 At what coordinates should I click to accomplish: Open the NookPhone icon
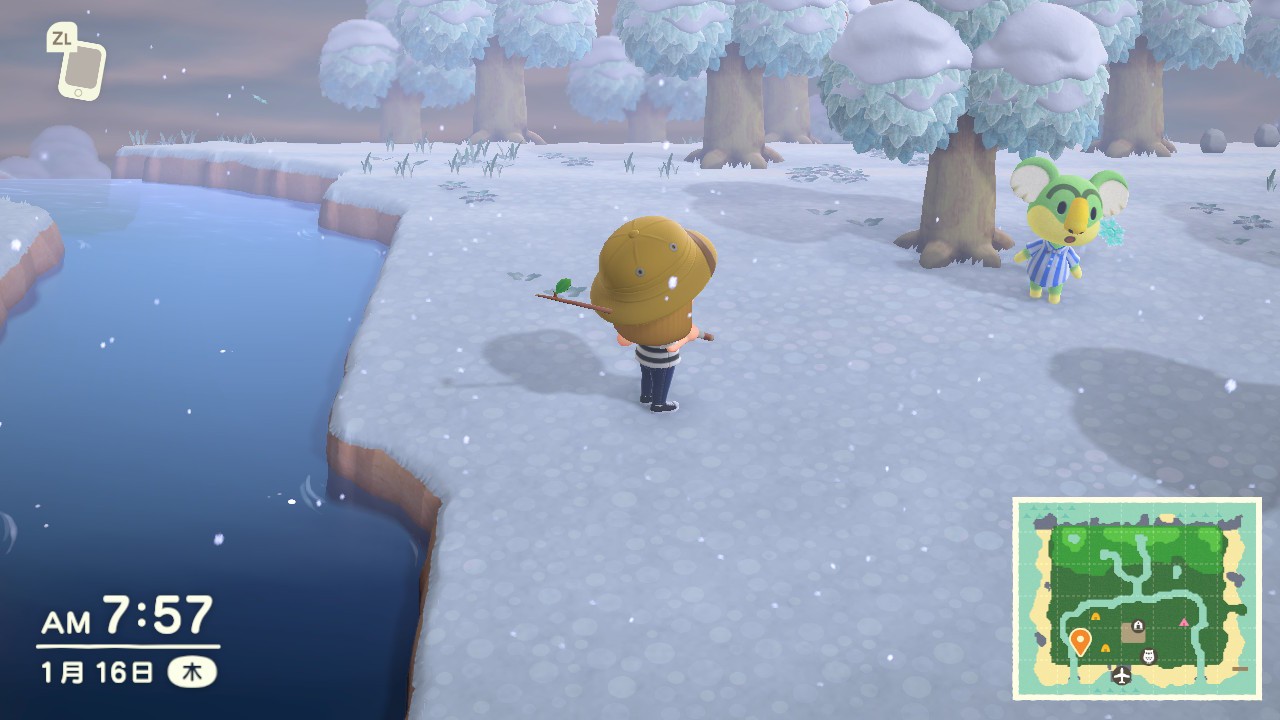tap(81, 67)
